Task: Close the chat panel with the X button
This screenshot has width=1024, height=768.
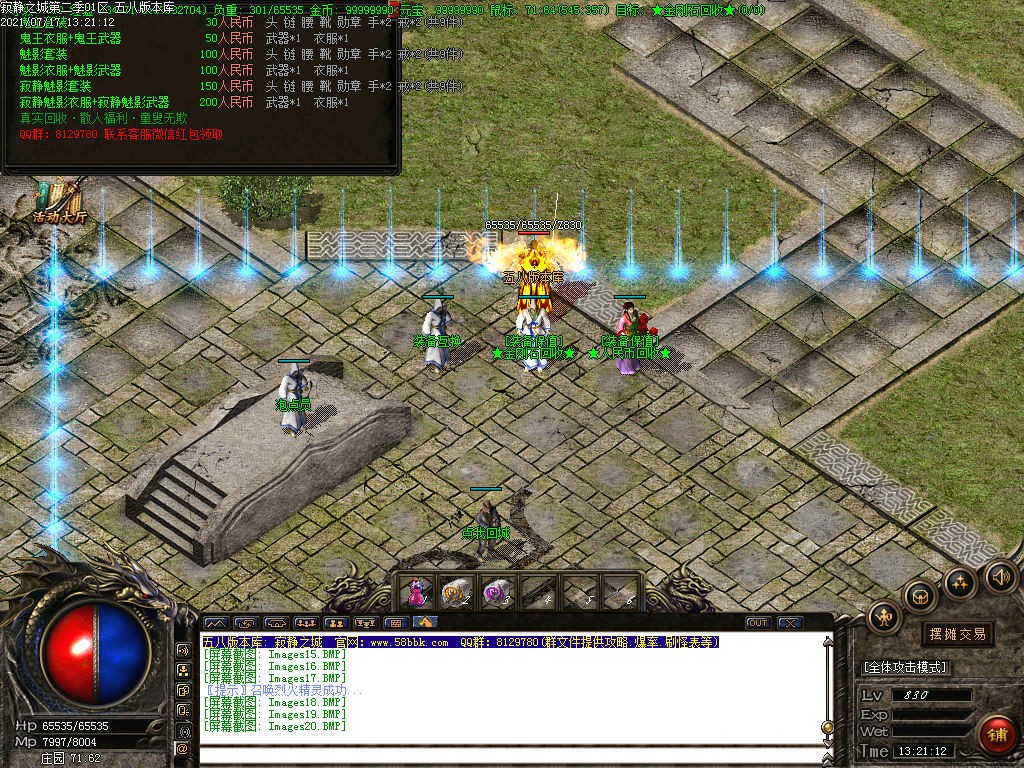Action: (x=791, y=623)
